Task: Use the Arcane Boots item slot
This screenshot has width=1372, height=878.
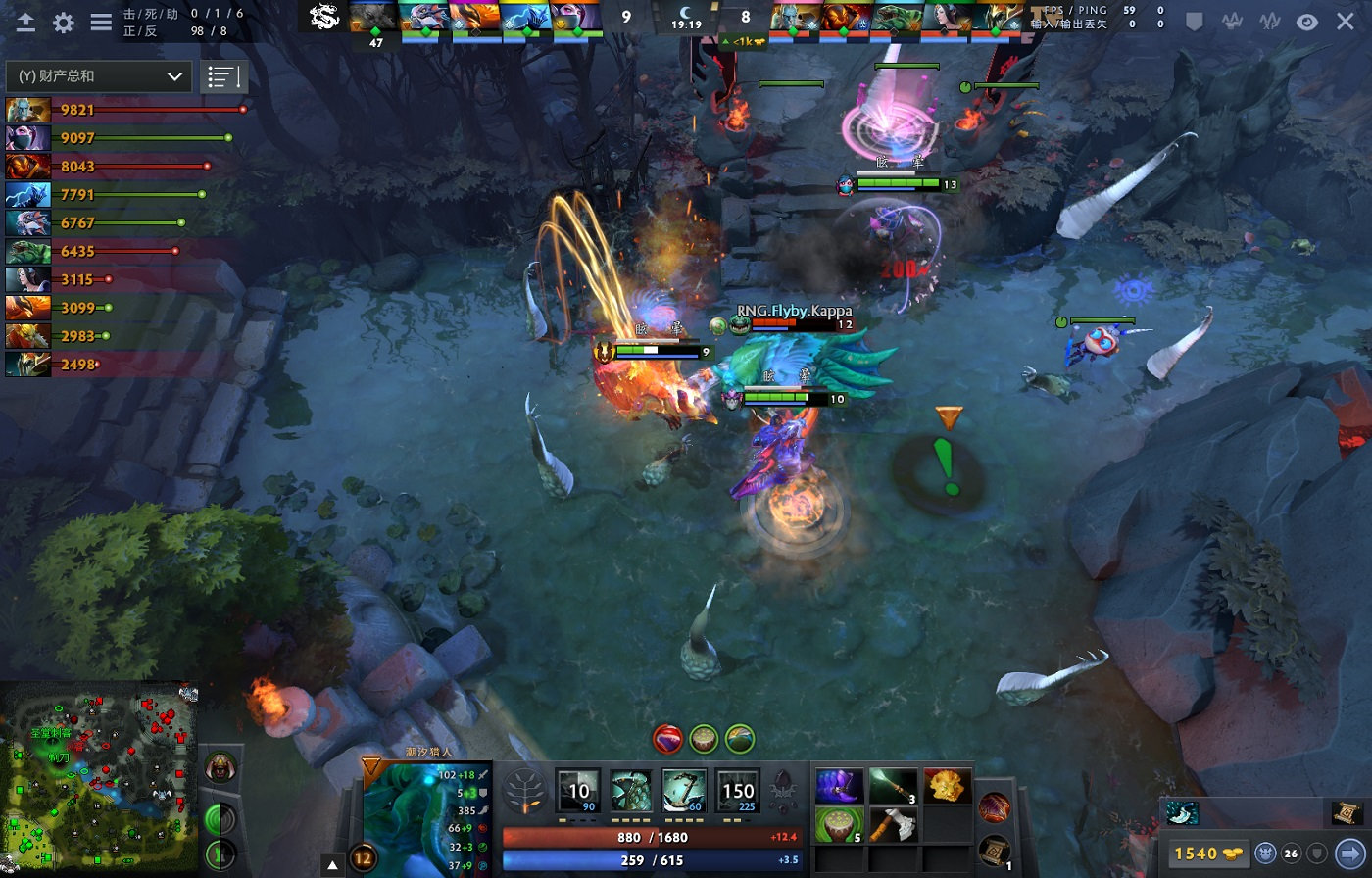Action: 840,787
